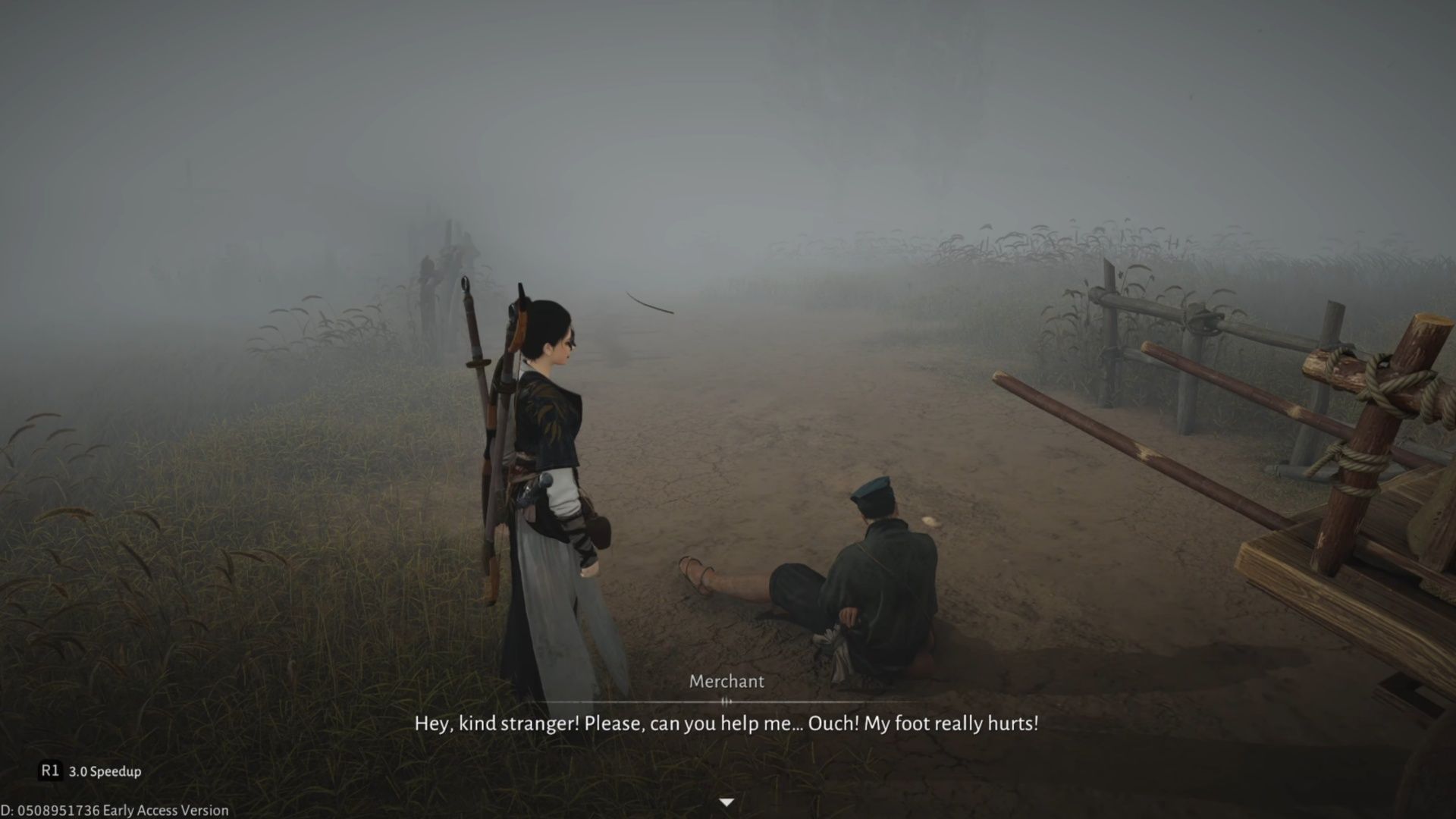Viewport: 1456px width, 819px height.
Task: Click the Merchant name label
Action: pyautogui.click(x=726, y=682)
